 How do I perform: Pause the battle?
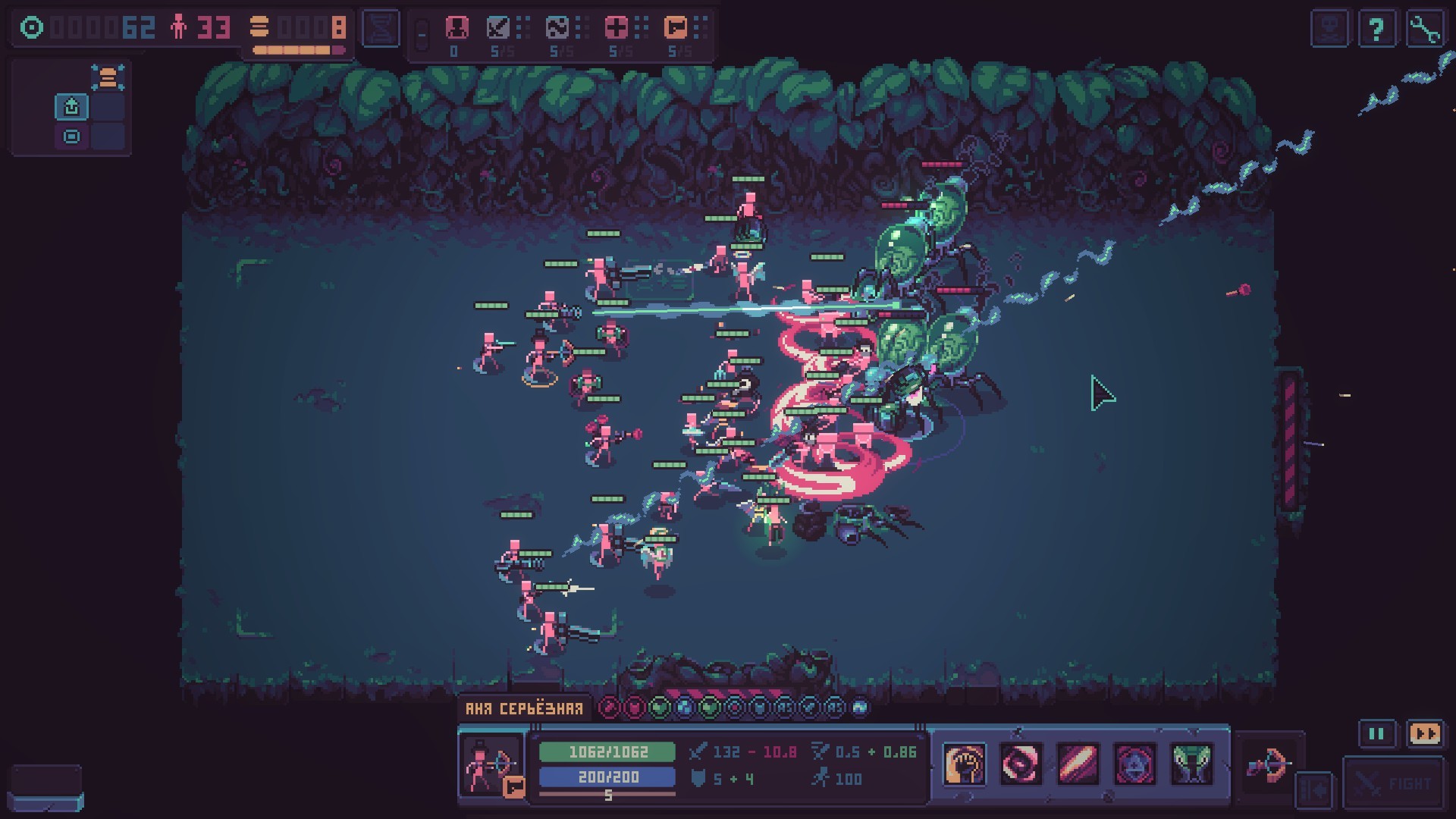point(1376,733)
